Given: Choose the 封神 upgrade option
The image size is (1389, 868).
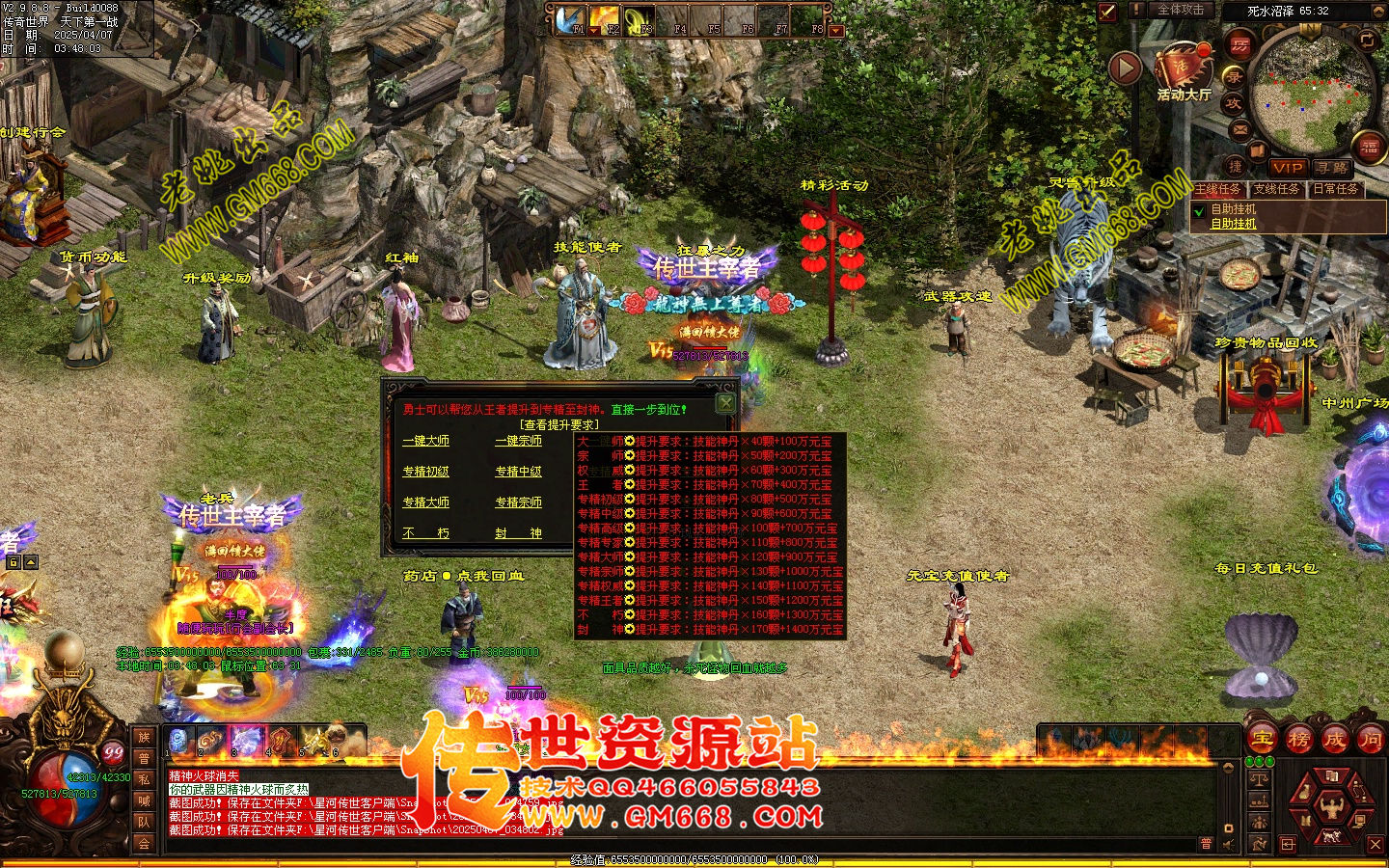Looking at the screenshot, I should (518, 533).
